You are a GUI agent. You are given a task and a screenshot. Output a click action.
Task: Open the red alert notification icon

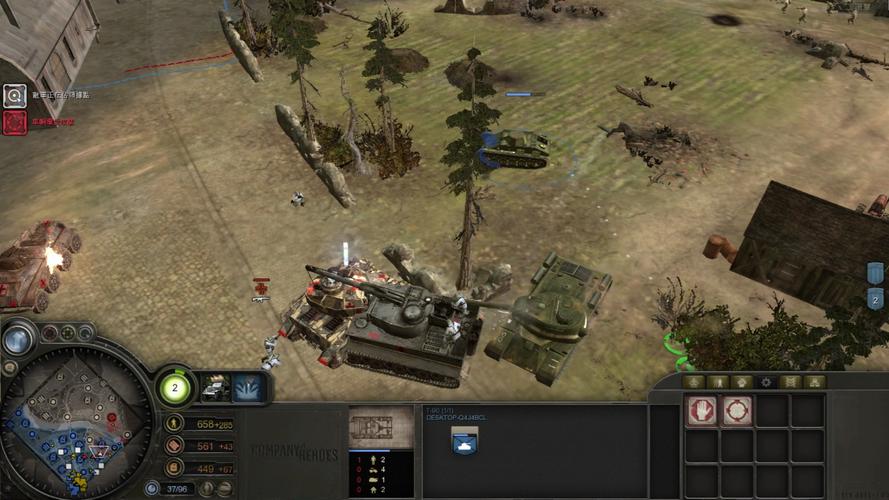(x=14, y=122)
